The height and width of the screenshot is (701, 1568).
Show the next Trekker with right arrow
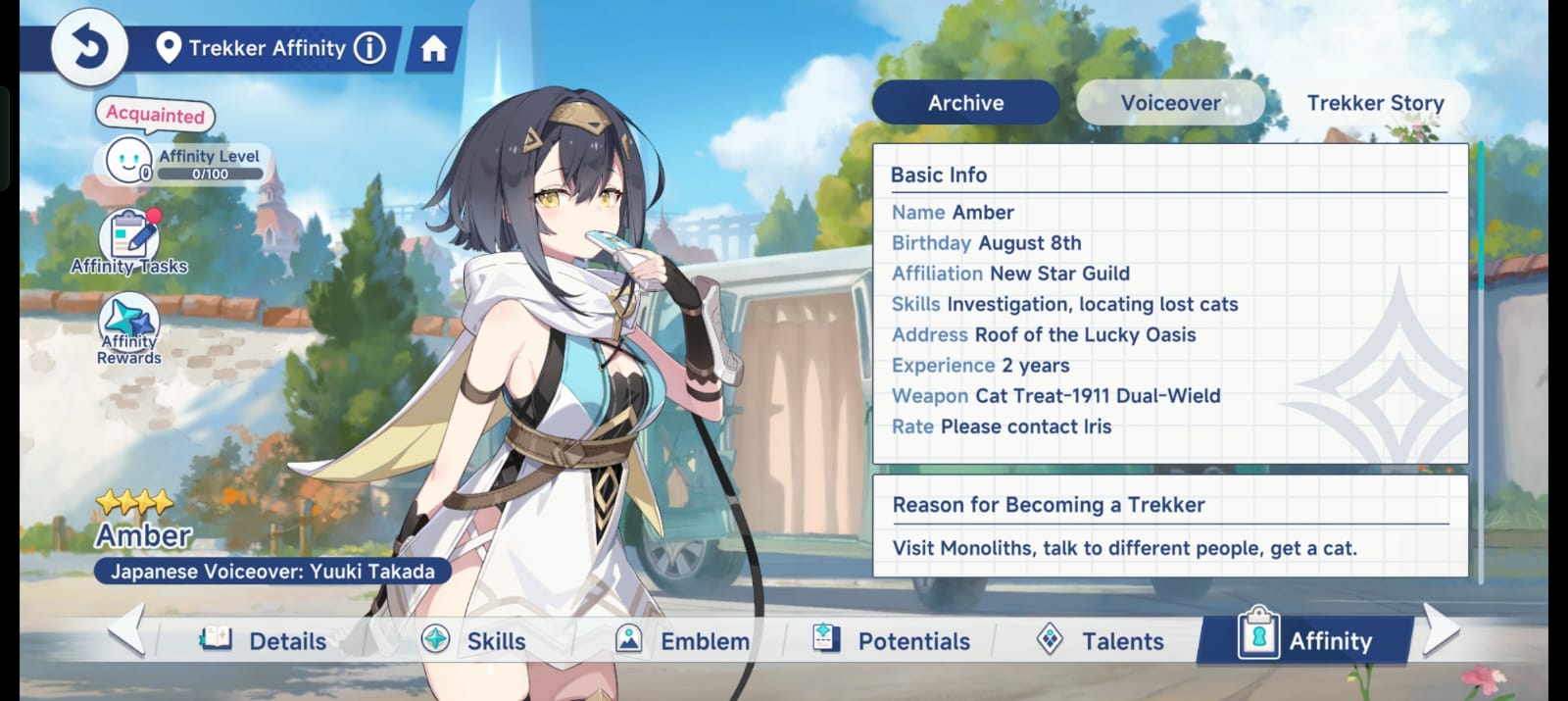1440,629
